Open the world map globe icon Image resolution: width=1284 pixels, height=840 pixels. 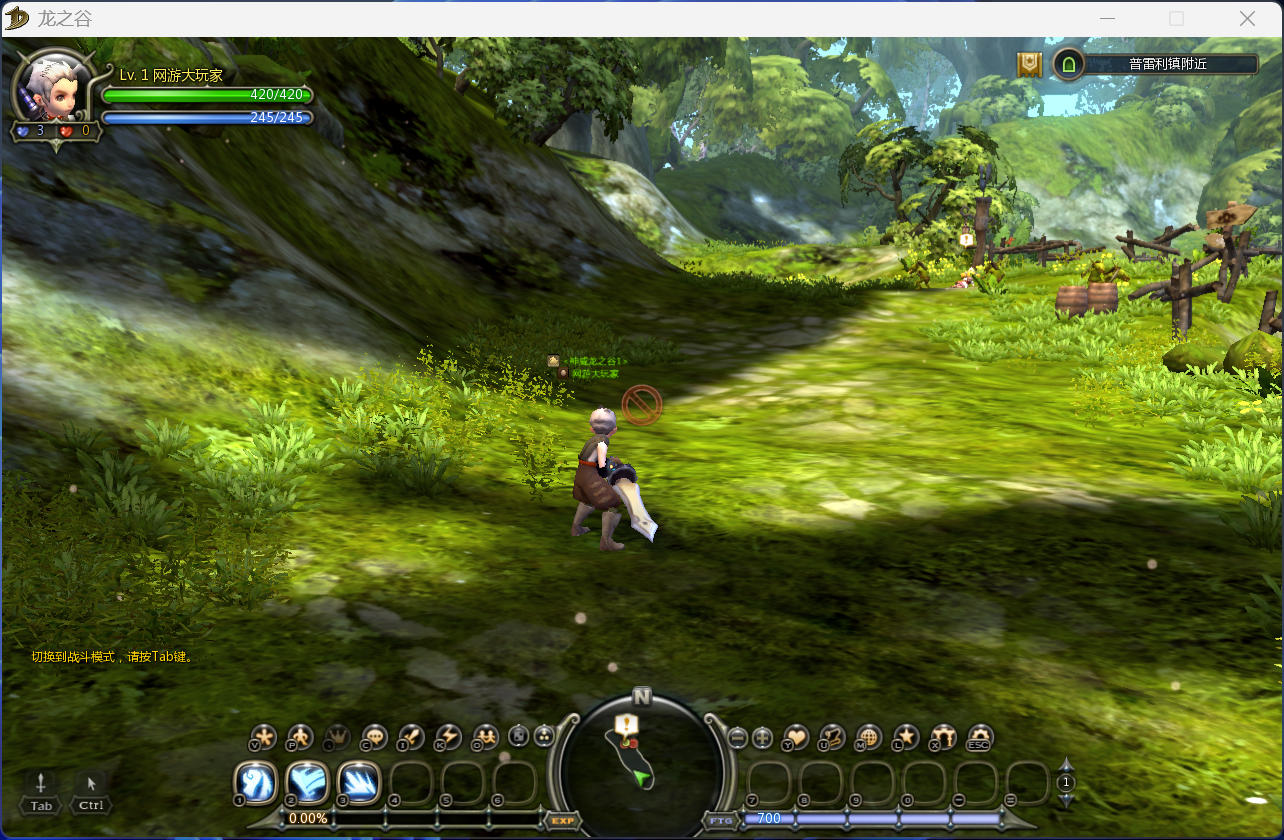tap(869, 737)
